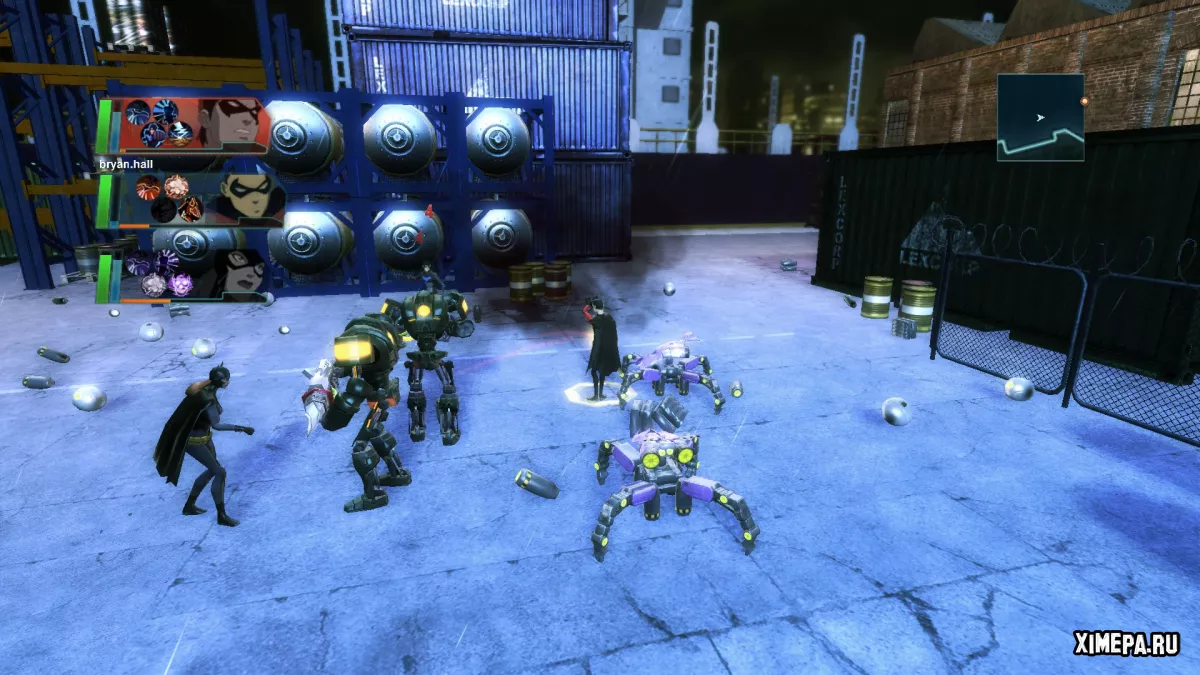Image resolution: width=1200 pixels, height=675 pixels.
Task: Open the minimap in the corner
Action: click(1040, 118)
